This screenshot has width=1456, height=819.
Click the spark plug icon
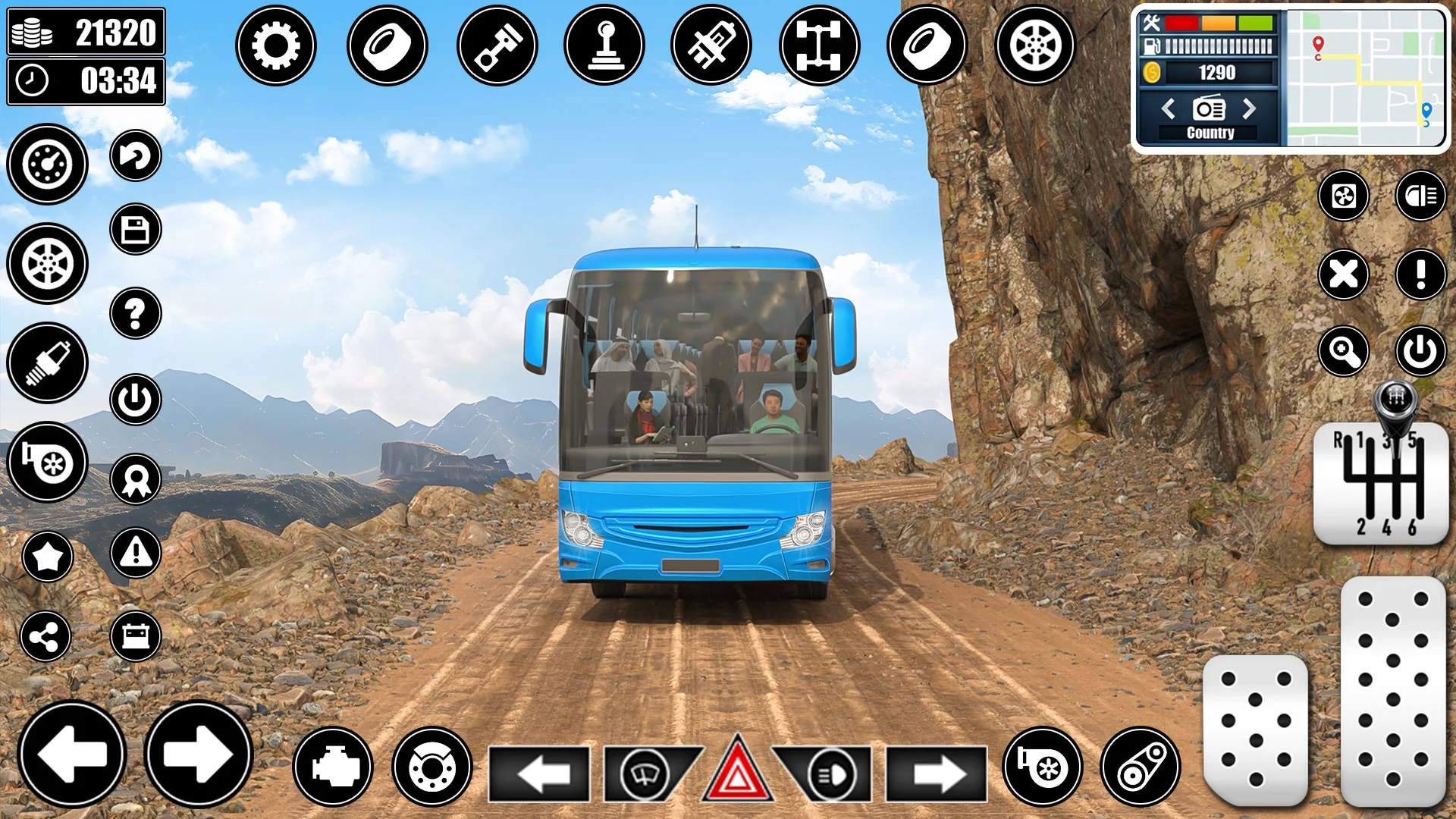48,362
